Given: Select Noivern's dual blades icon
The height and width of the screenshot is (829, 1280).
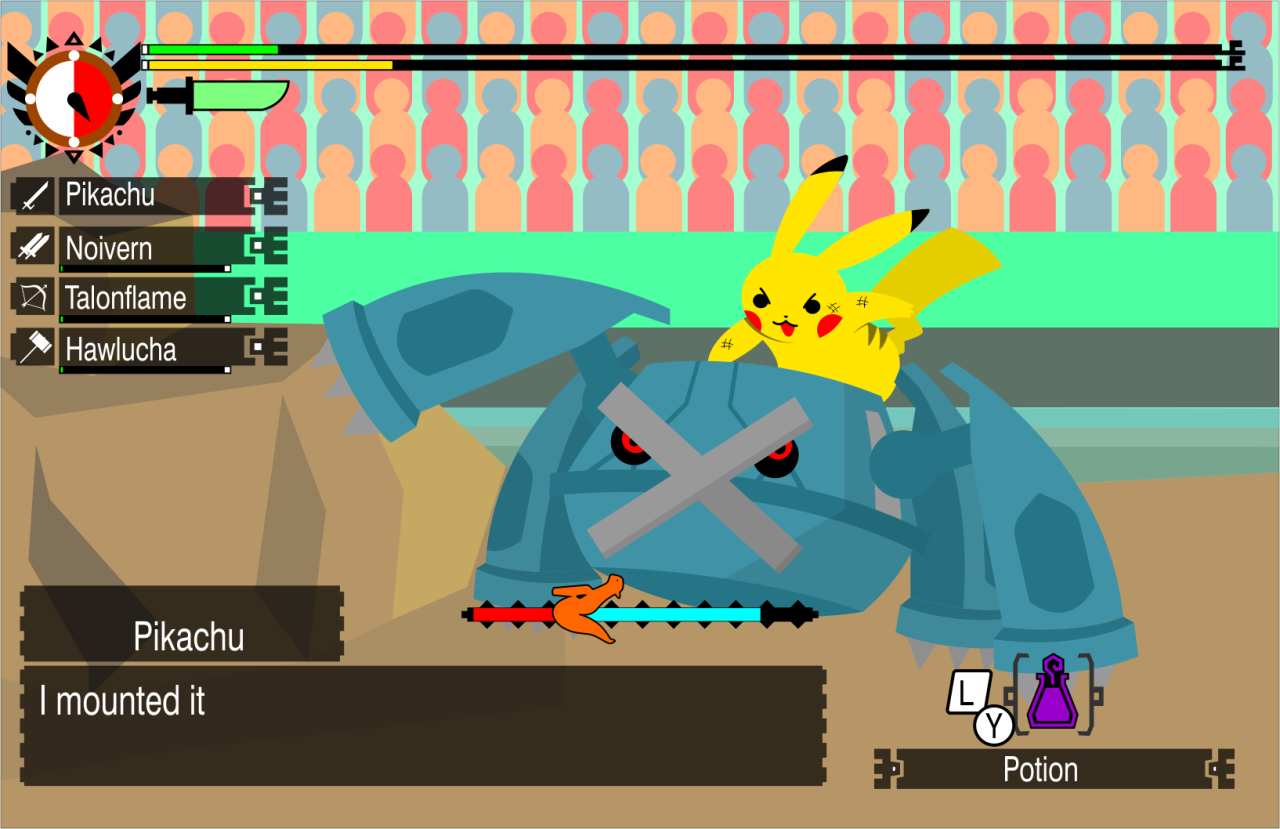Looking at the screenshot, I should (x=33, y=247).
